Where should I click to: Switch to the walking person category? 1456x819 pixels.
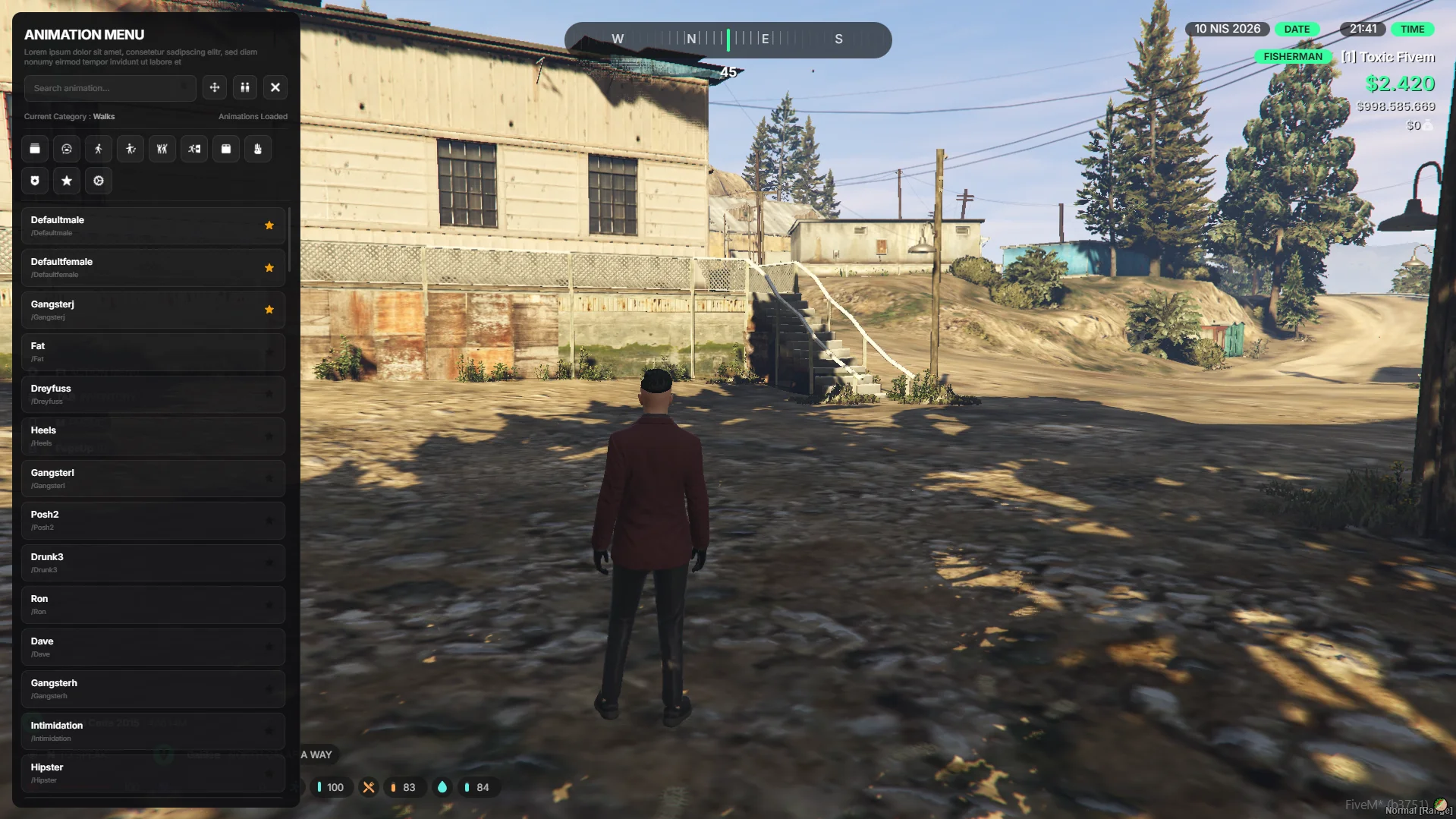click(99, 150)
